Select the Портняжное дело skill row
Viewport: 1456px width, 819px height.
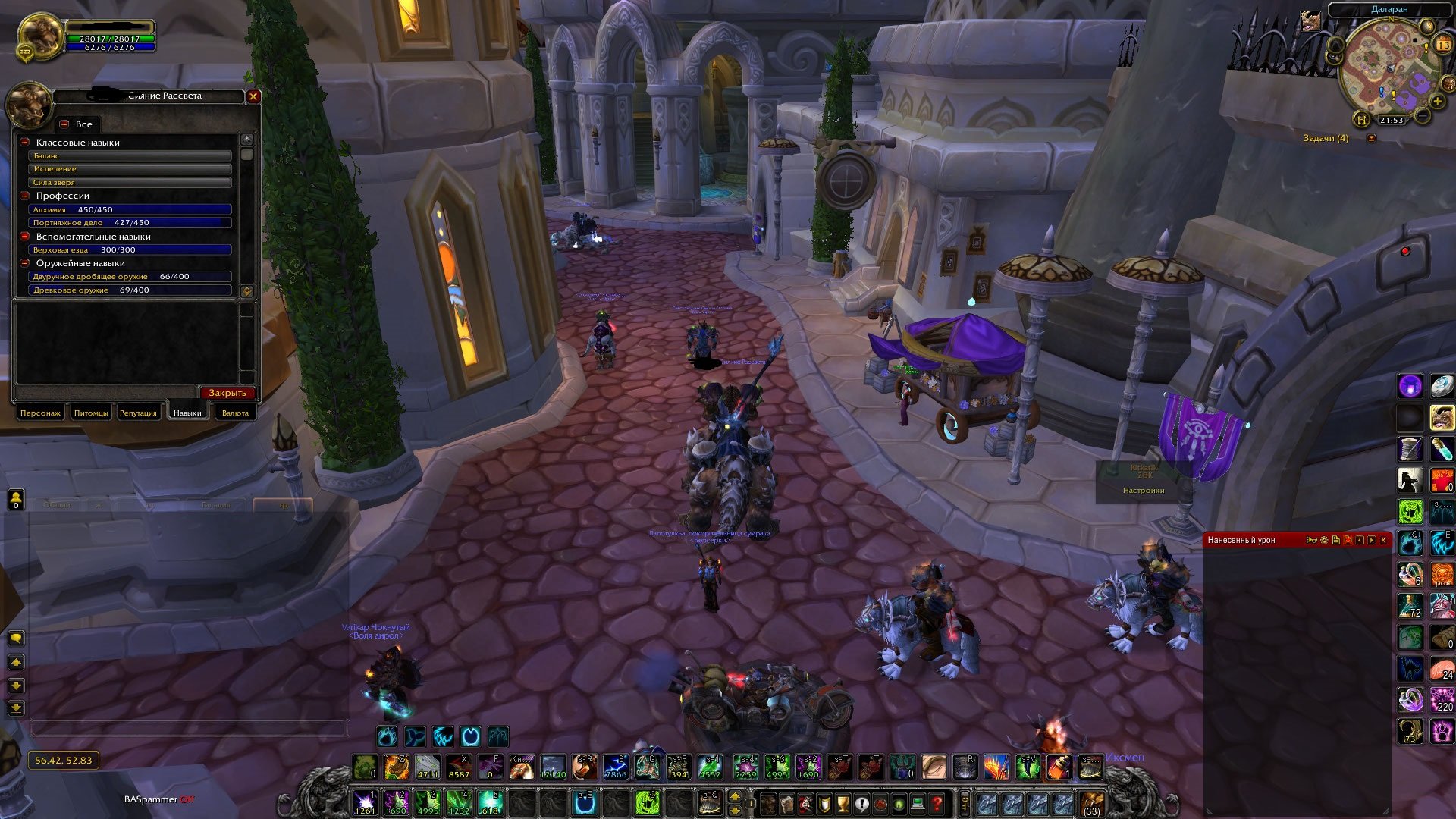[129, 223]
